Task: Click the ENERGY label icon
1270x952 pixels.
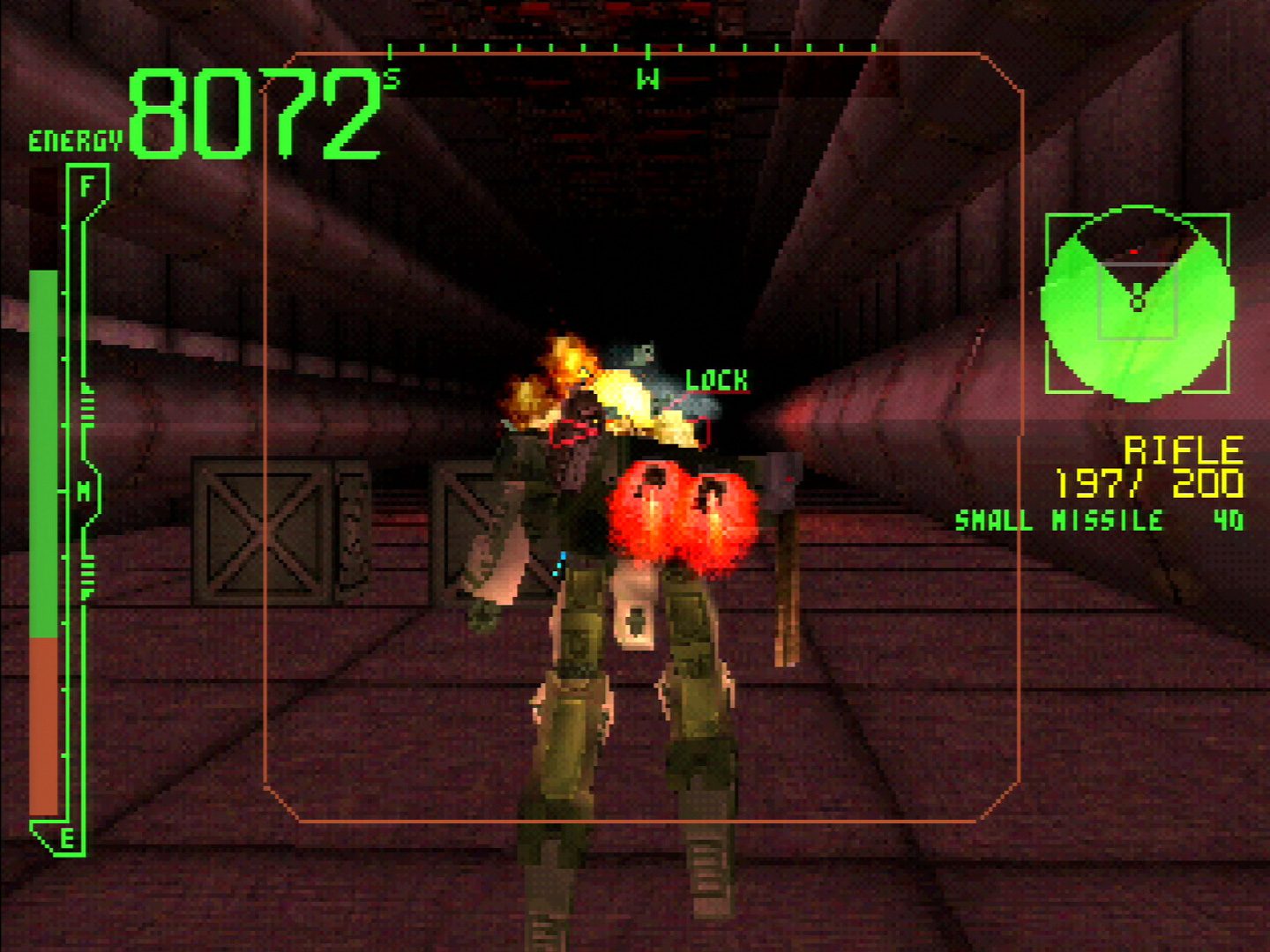Action: tap(75, 138)
